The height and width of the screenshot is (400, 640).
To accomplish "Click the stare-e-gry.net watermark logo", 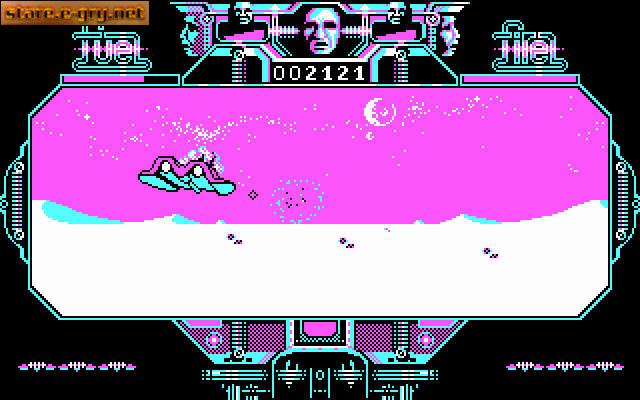I will 75,13.
